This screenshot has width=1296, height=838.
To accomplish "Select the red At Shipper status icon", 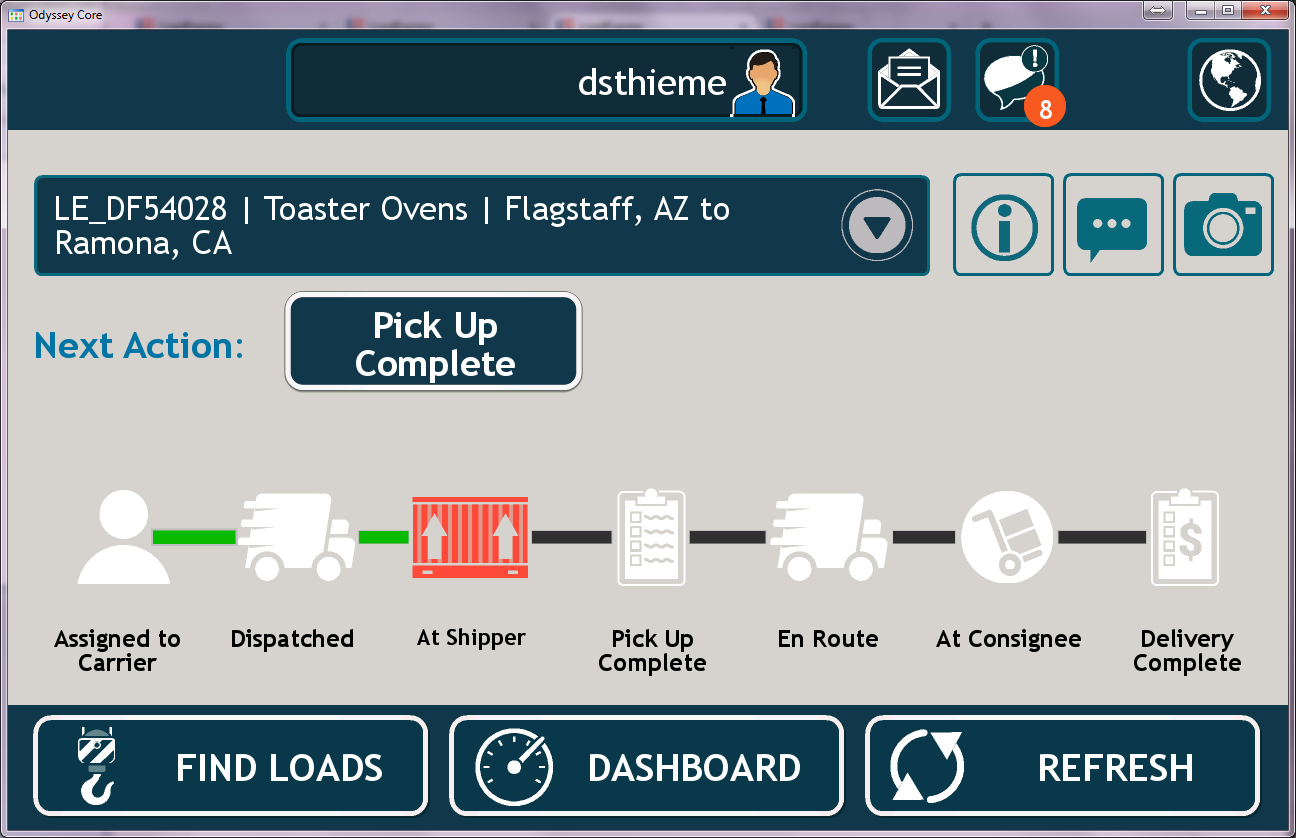I will tap(470, 537).
